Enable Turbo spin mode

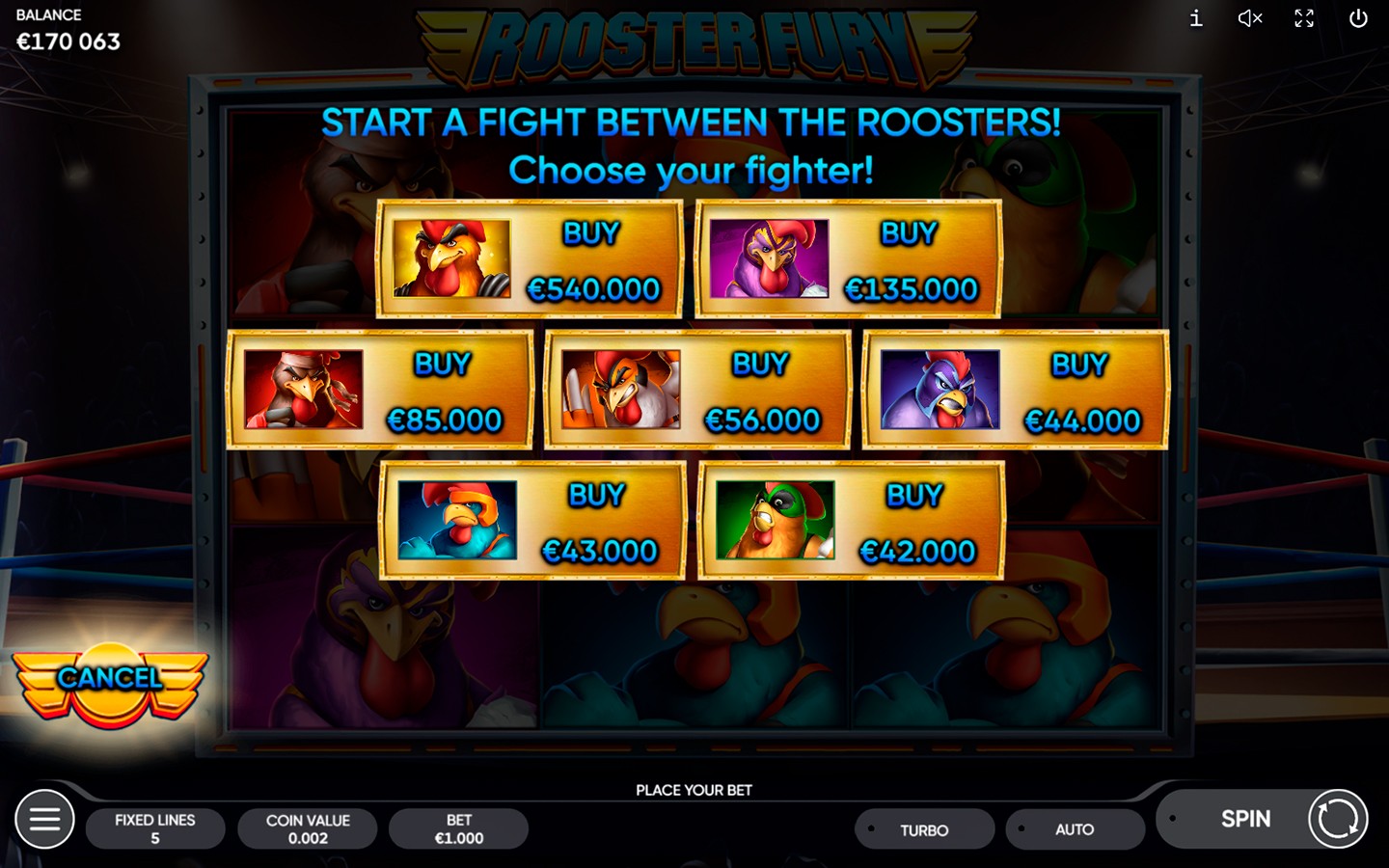point(923,828)
